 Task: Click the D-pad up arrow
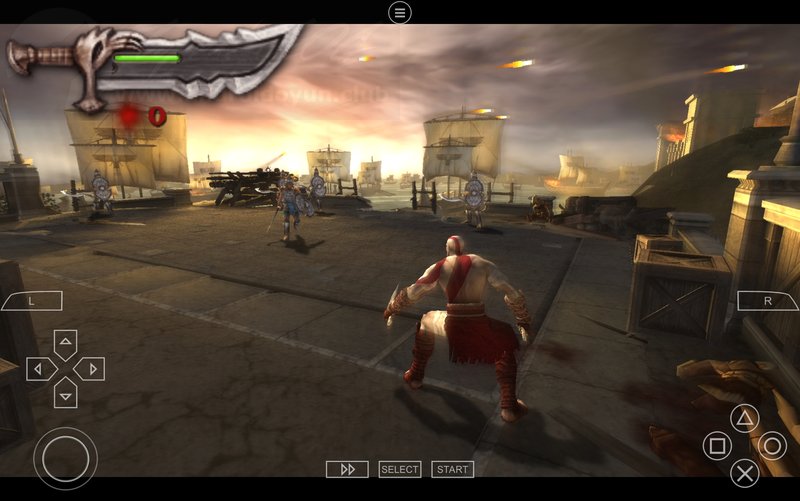[65, 346]
